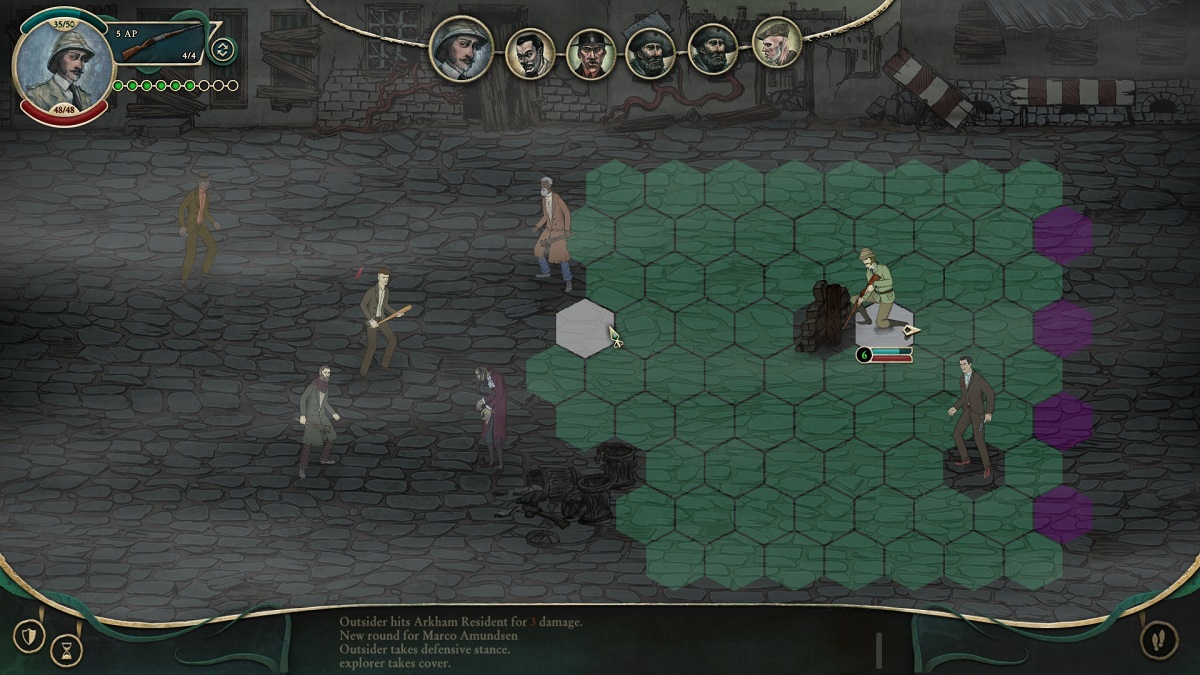Click the hourglass wait button

click(x=66, y=650)
